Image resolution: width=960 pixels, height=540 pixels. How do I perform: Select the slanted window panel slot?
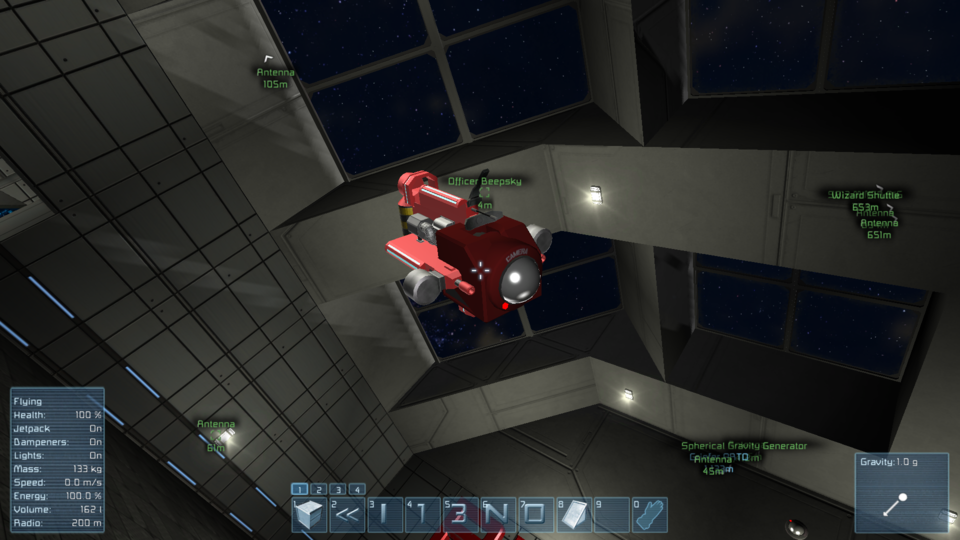point(574,515)
